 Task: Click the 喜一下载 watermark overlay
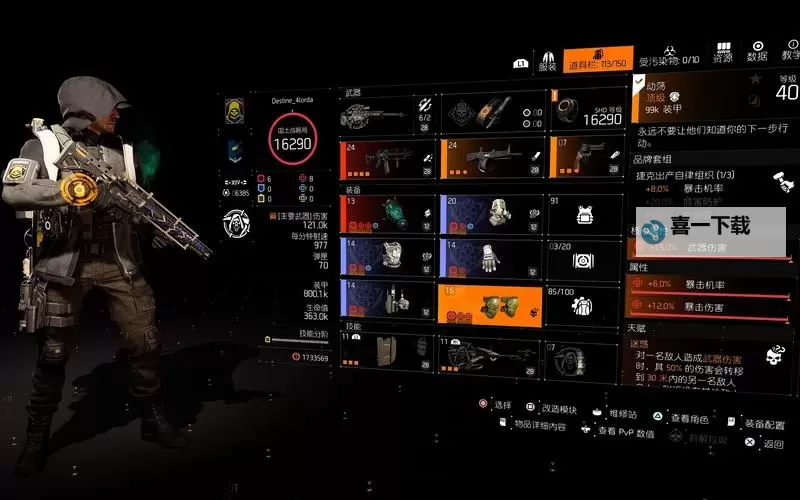(x=710, y=226)
